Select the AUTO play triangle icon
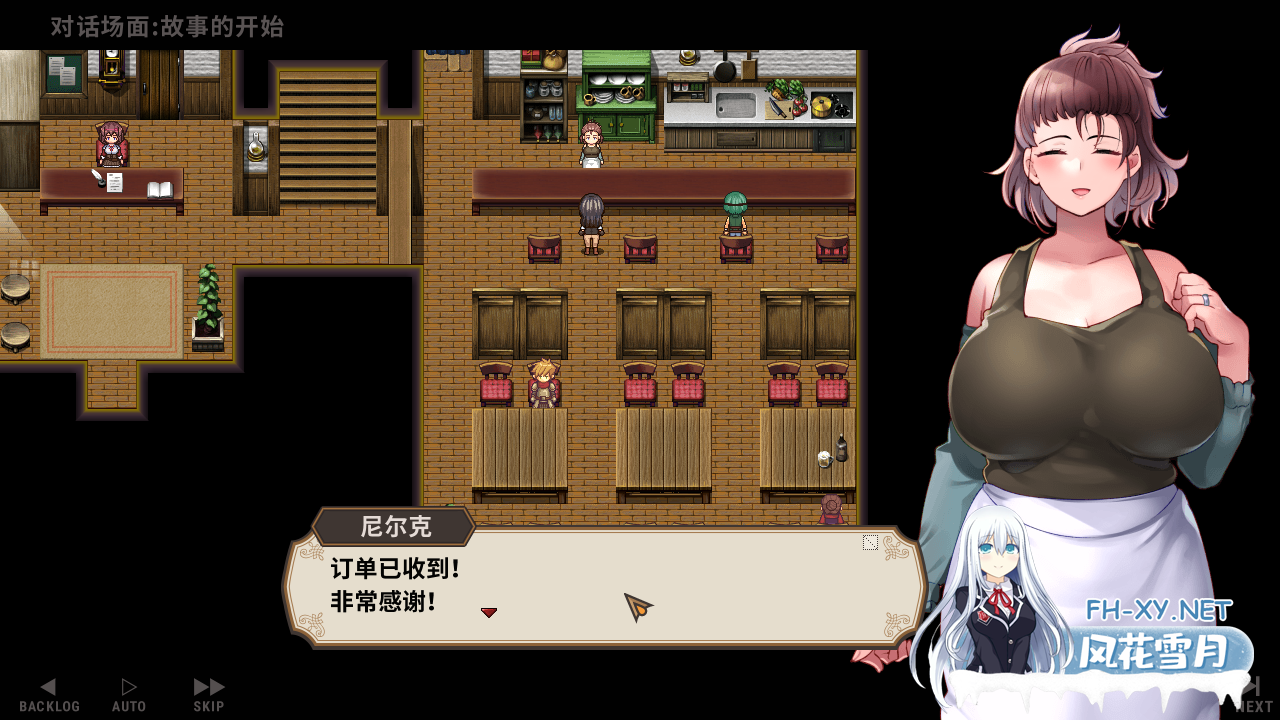1280x720 pixels. (x=128, y=686)
